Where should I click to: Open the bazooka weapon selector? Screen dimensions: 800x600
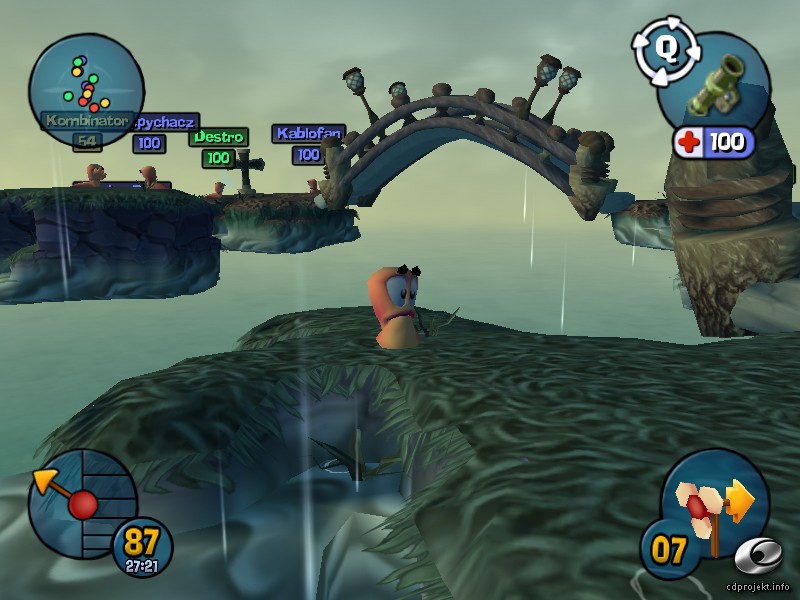click(717, 82)
